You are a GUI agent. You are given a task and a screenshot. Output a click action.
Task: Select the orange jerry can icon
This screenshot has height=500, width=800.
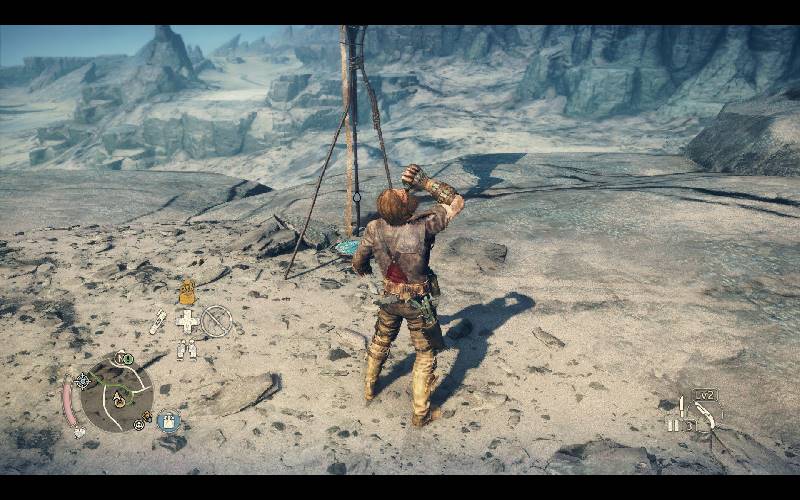(x=186, y=292)
